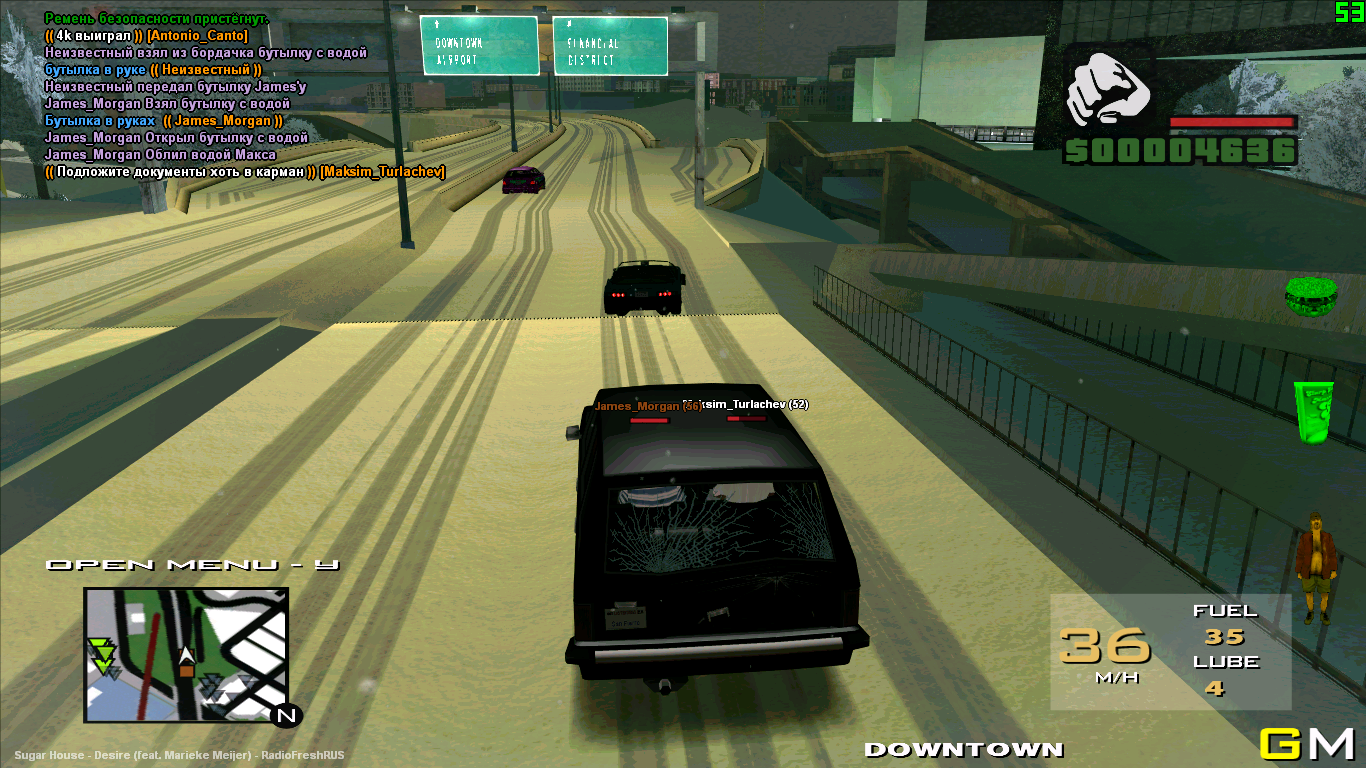1366x768 pixels.
Task: Select the fist weapon icon
Action: pyautogui.click(x=1108, y=89)
